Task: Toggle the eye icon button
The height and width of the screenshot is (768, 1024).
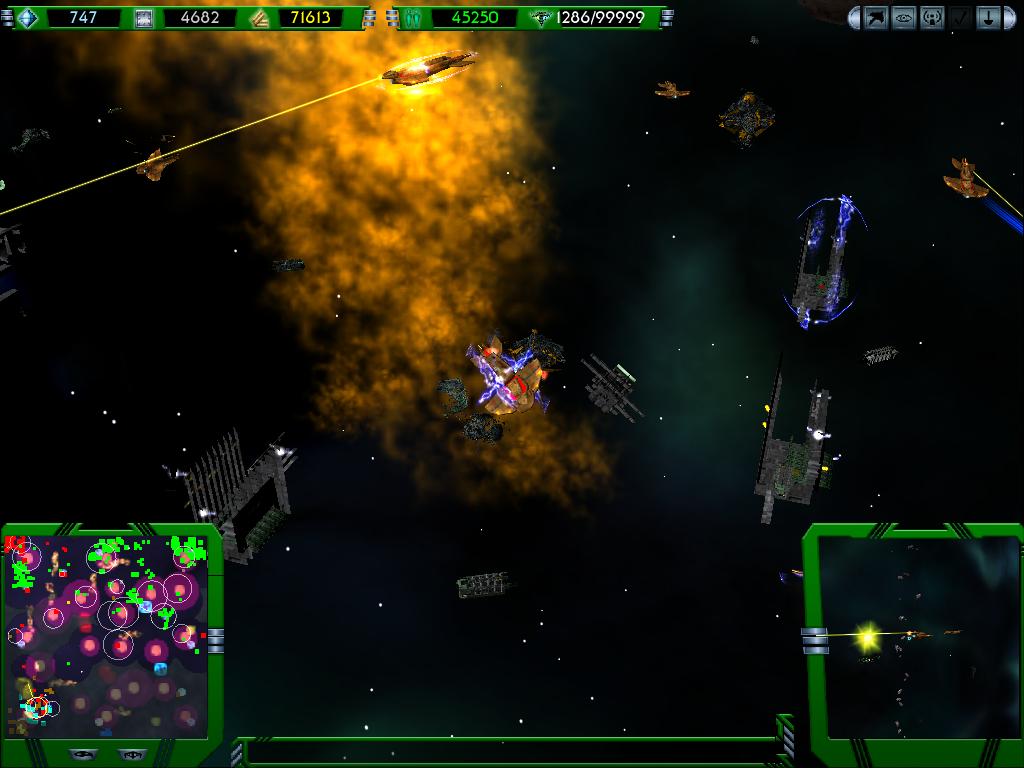Action: pyautogui.click(x=904, y=17)
